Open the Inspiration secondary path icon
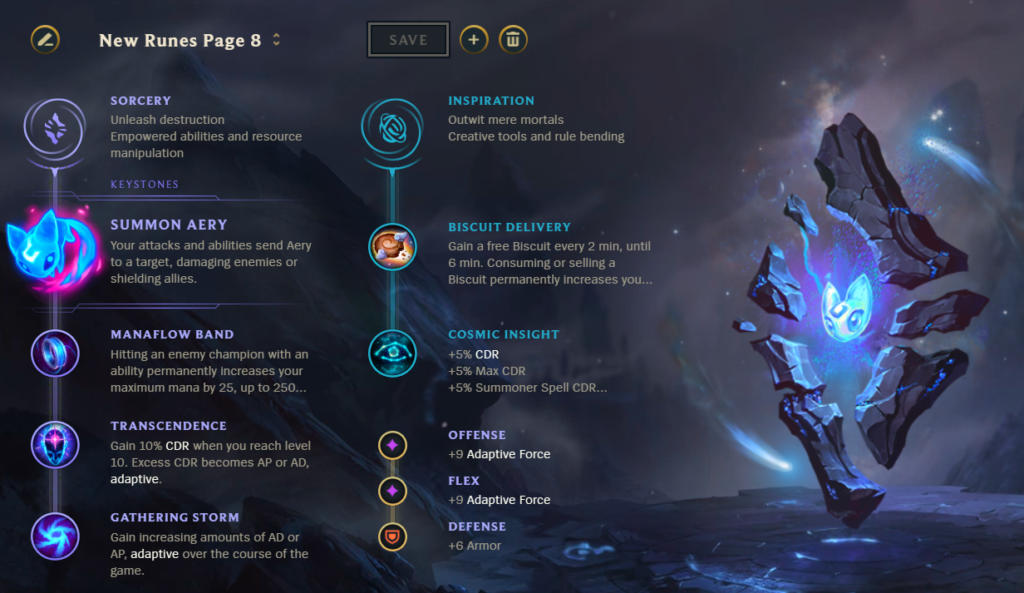Image resolution: width=1024 pixels, height=593 pixels. tap(391, 128)
